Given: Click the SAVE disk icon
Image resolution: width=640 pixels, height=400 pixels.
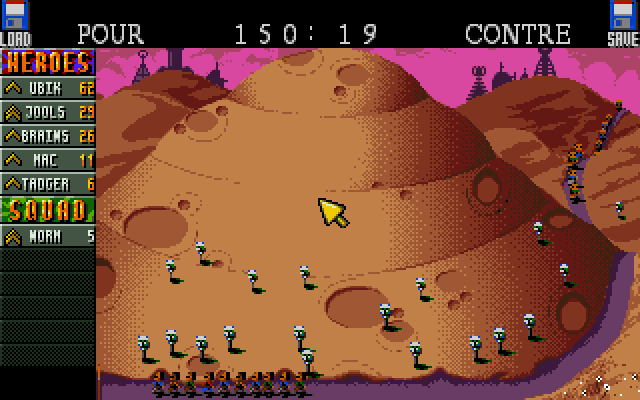Looking at the screenshot, I should point(623,22).
